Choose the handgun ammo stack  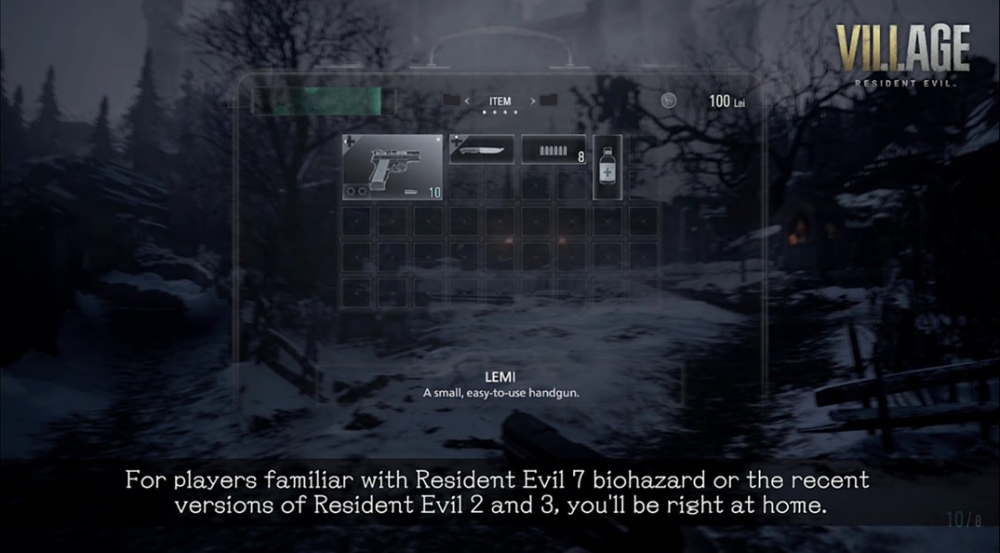click(x=553, y=150)
